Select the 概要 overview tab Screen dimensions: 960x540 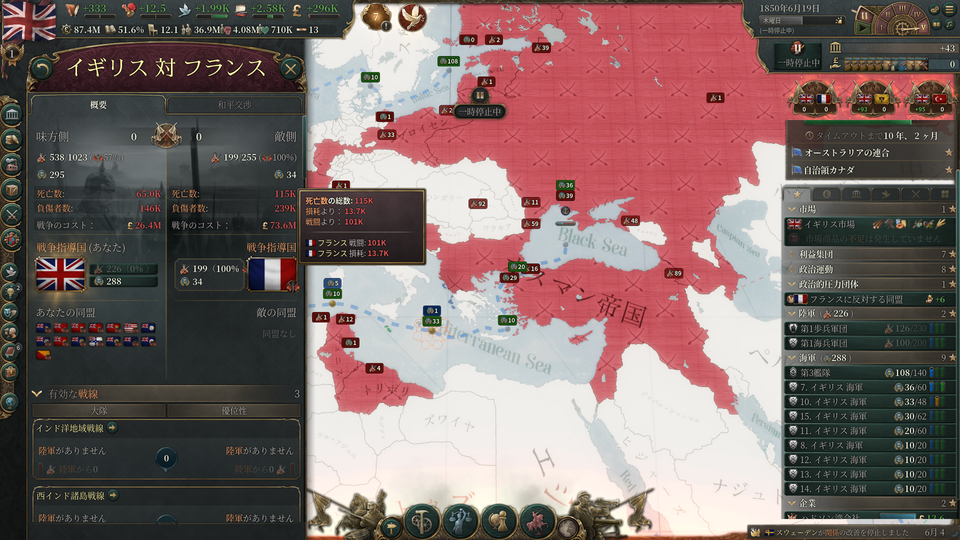pyautogui.click(x=98, y=105)
